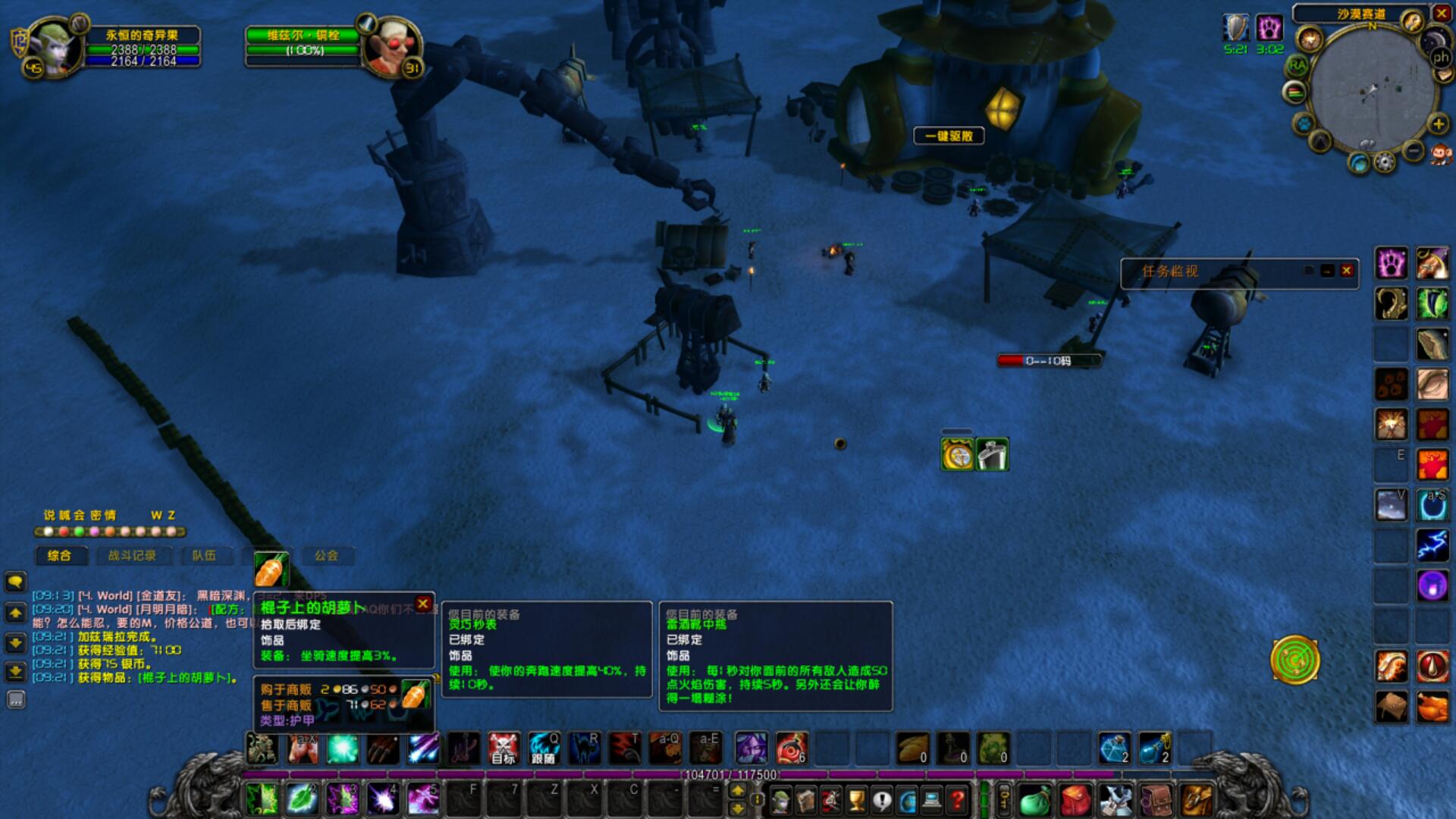Close the Carrot on a Stick item tooltip
The height and width of the screenshot is (819, 1456).
[423, 604]
